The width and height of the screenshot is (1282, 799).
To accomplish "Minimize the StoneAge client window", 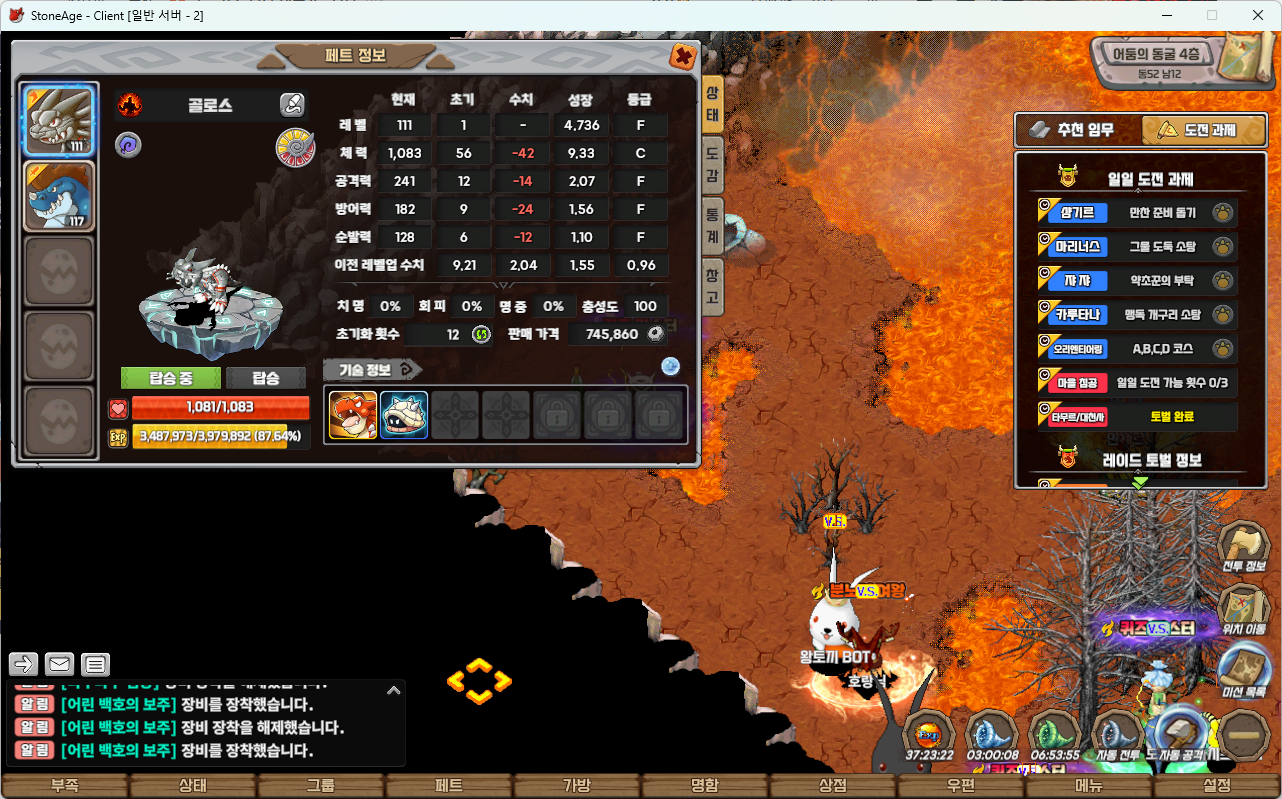I will [x=1166, y=15].
